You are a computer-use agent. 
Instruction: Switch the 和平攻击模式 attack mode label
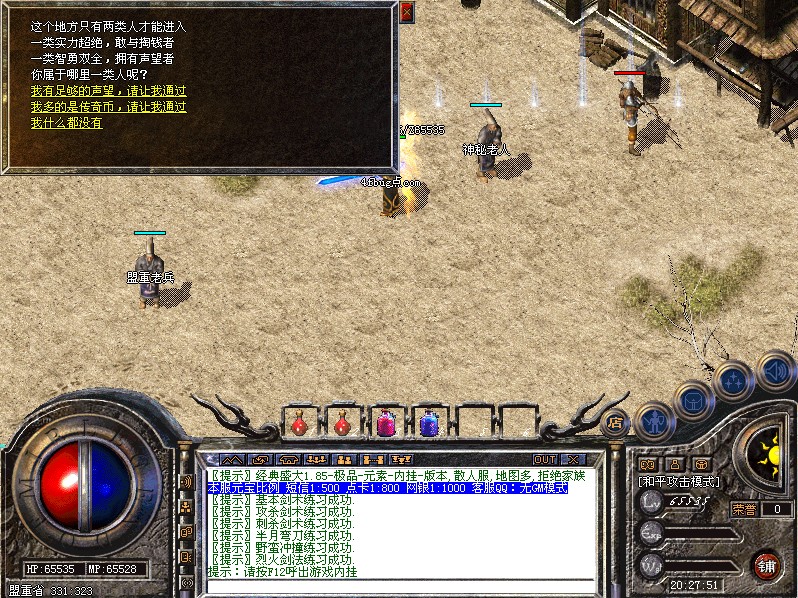coord(680,482)
